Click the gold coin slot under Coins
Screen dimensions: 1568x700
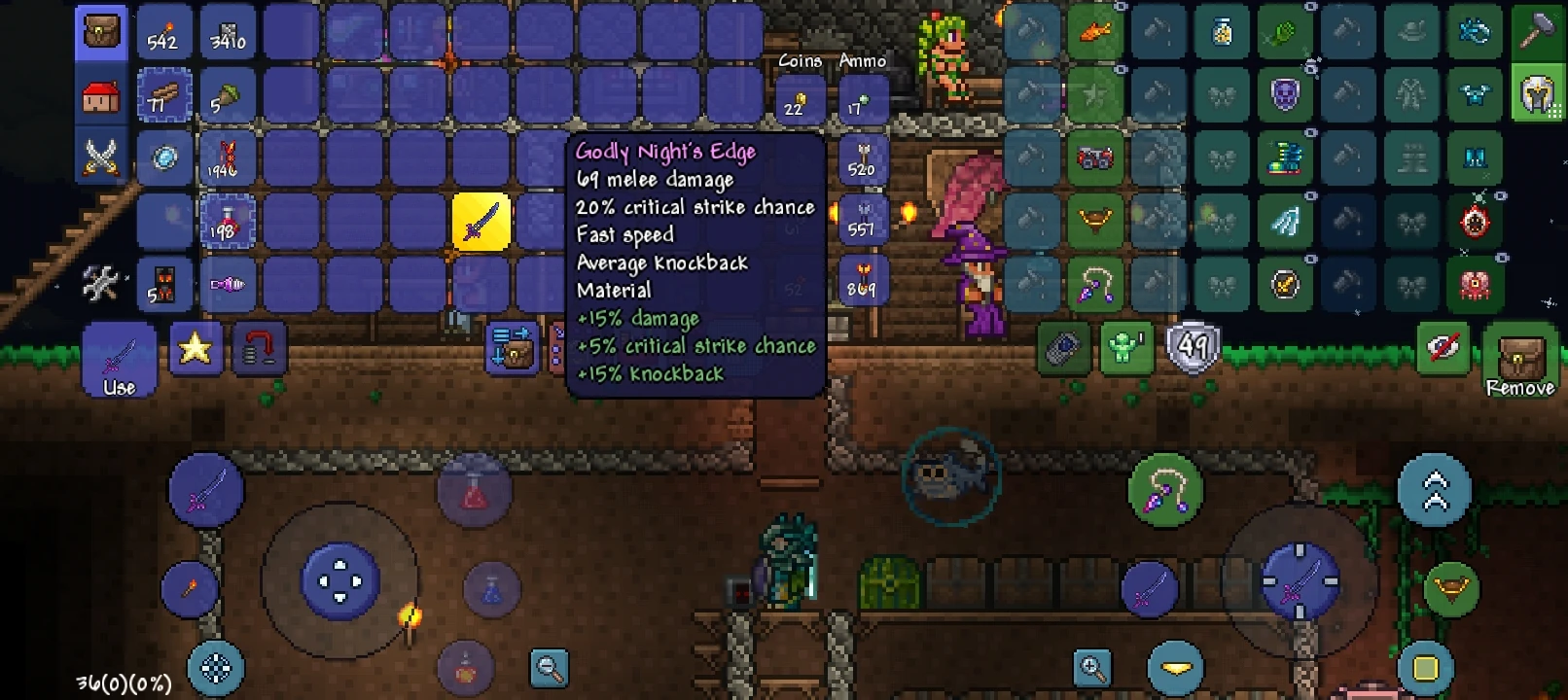click(x=797, y=101)
